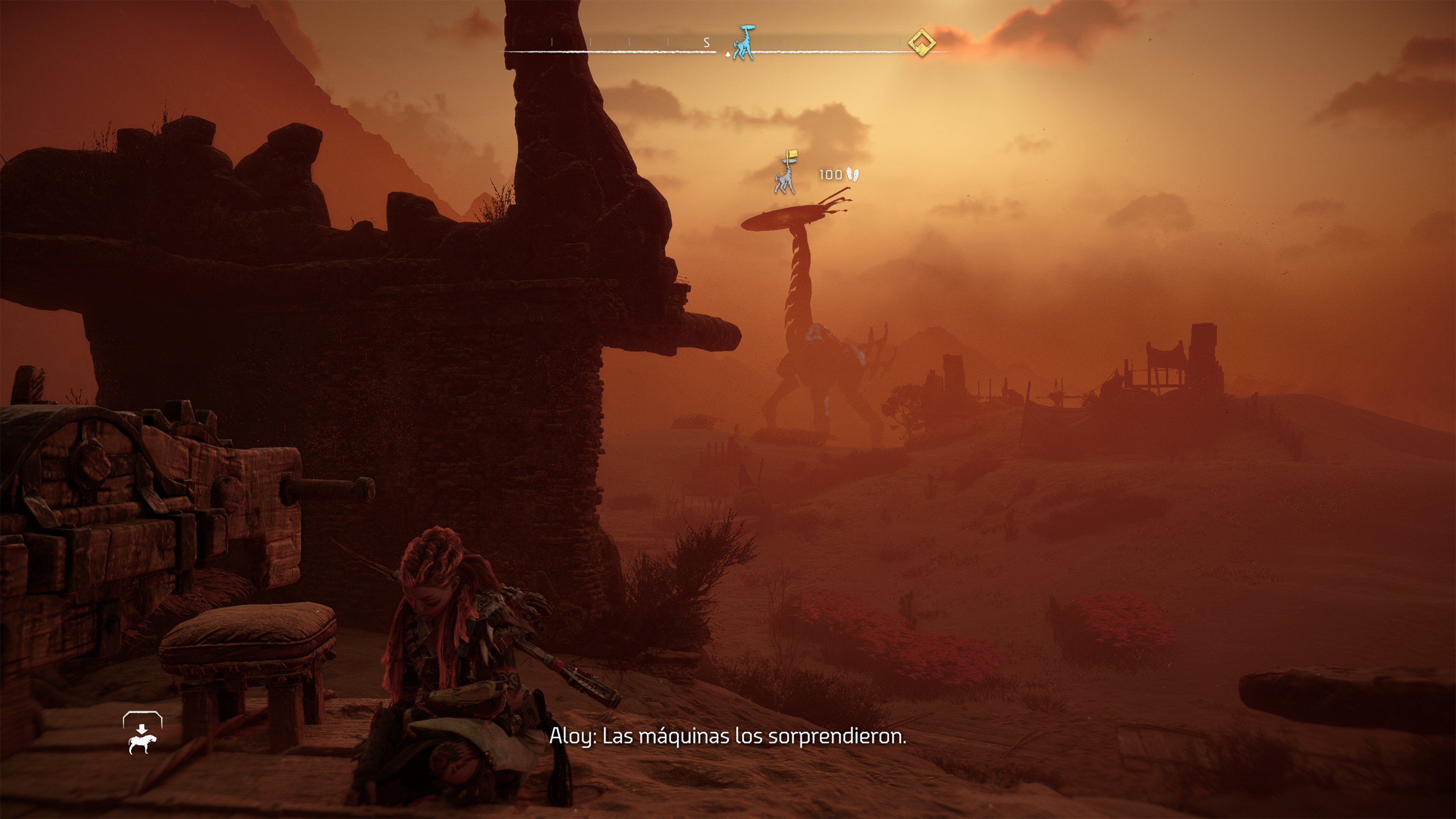Expand the objective info showing 100 meters
Screen dimensions: 1456x819
click(841, 174)
